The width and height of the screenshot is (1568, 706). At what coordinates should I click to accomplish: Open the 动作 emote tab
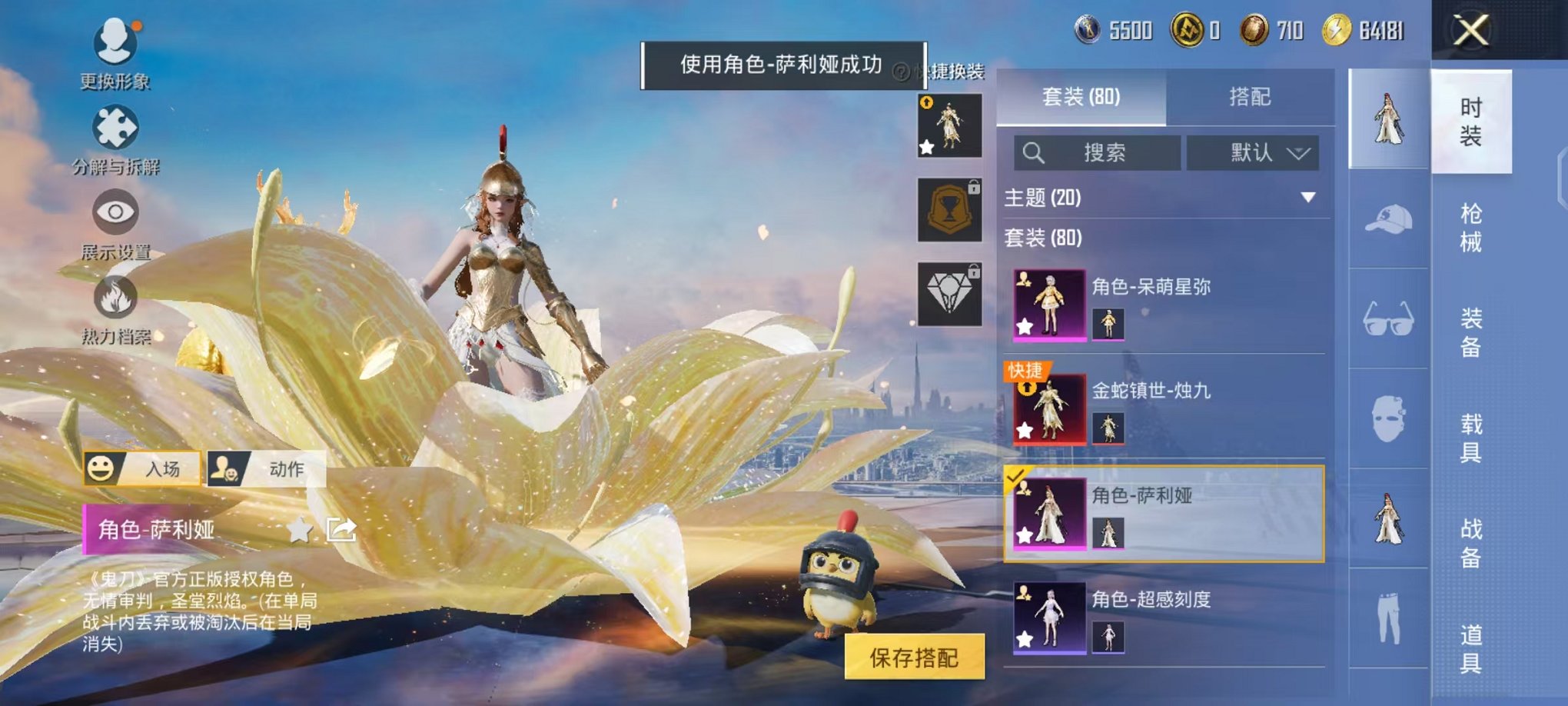266,469
